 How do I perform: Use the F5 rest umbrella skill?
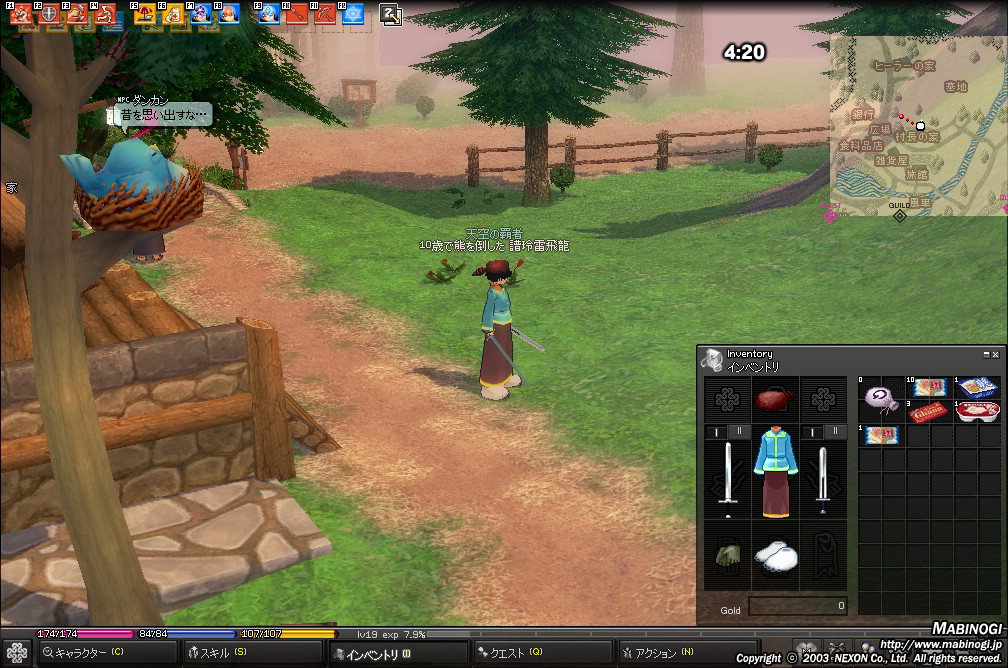(145, 14)
